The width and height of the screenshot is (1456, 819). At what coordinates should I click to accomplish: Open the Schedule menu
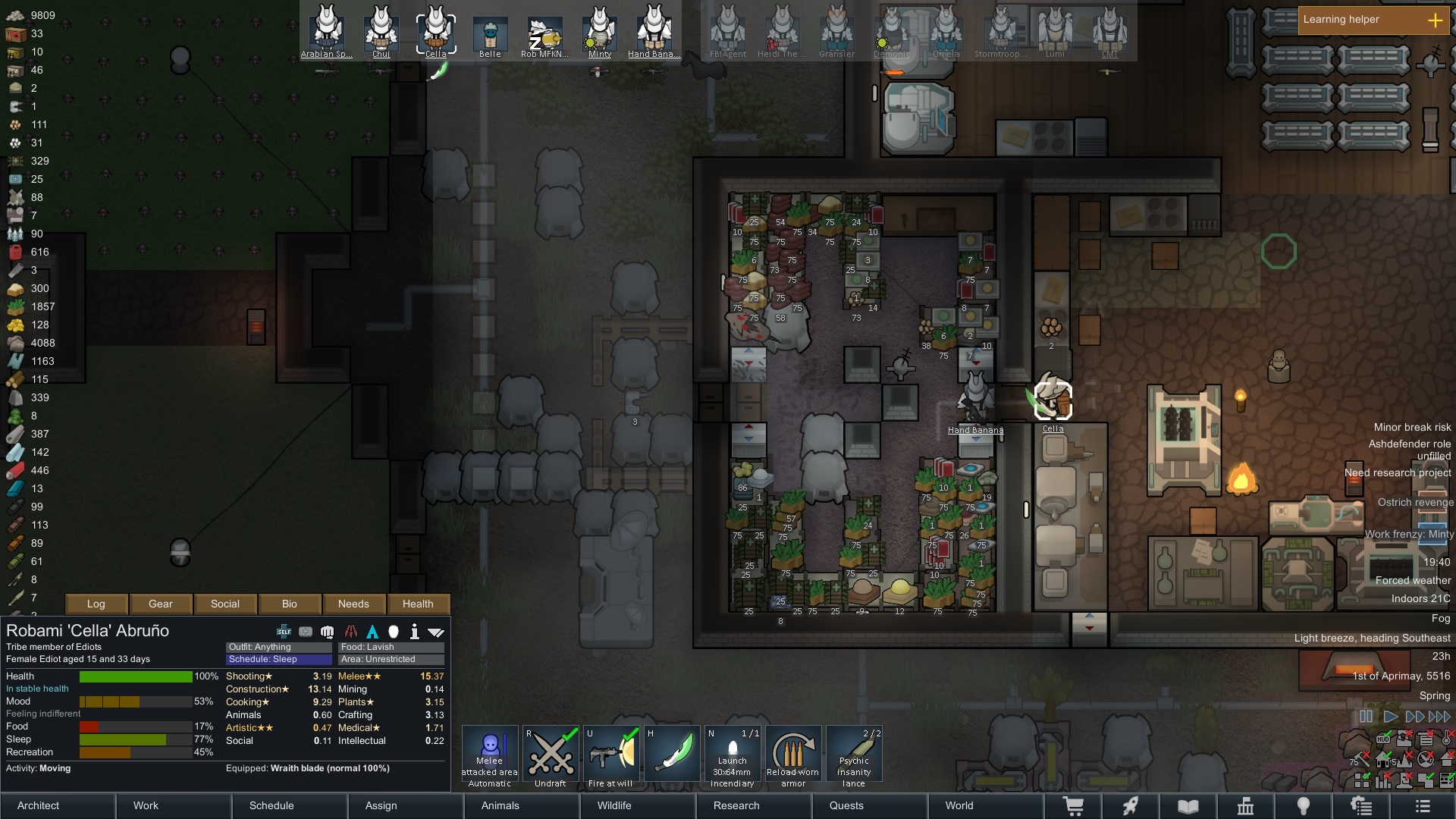pos(290,805)
